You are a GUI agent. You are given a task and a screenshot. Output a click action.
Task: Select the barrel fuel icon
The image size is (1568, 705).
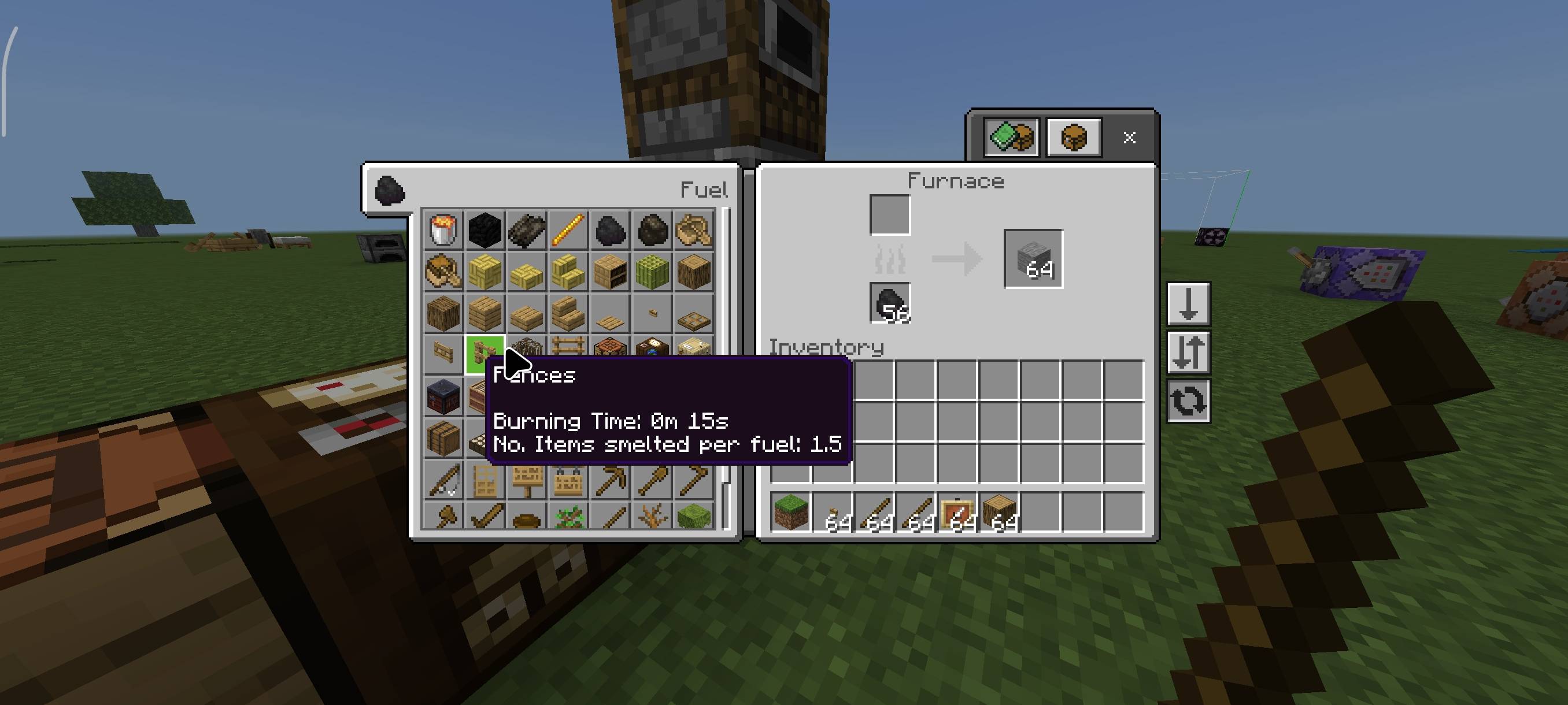tap(443, 439)
